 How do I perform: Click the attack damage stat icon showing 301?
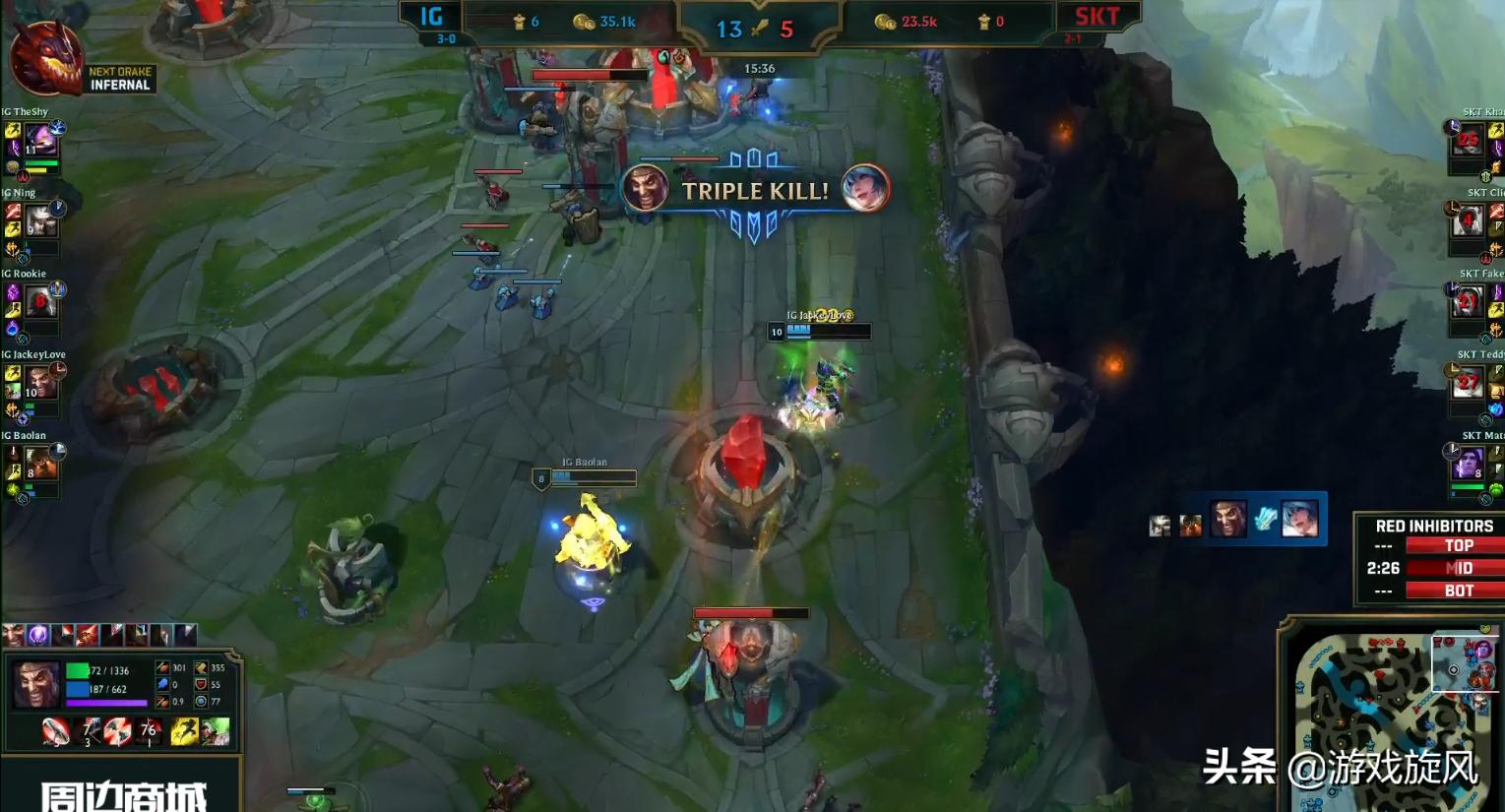point(162,668)
